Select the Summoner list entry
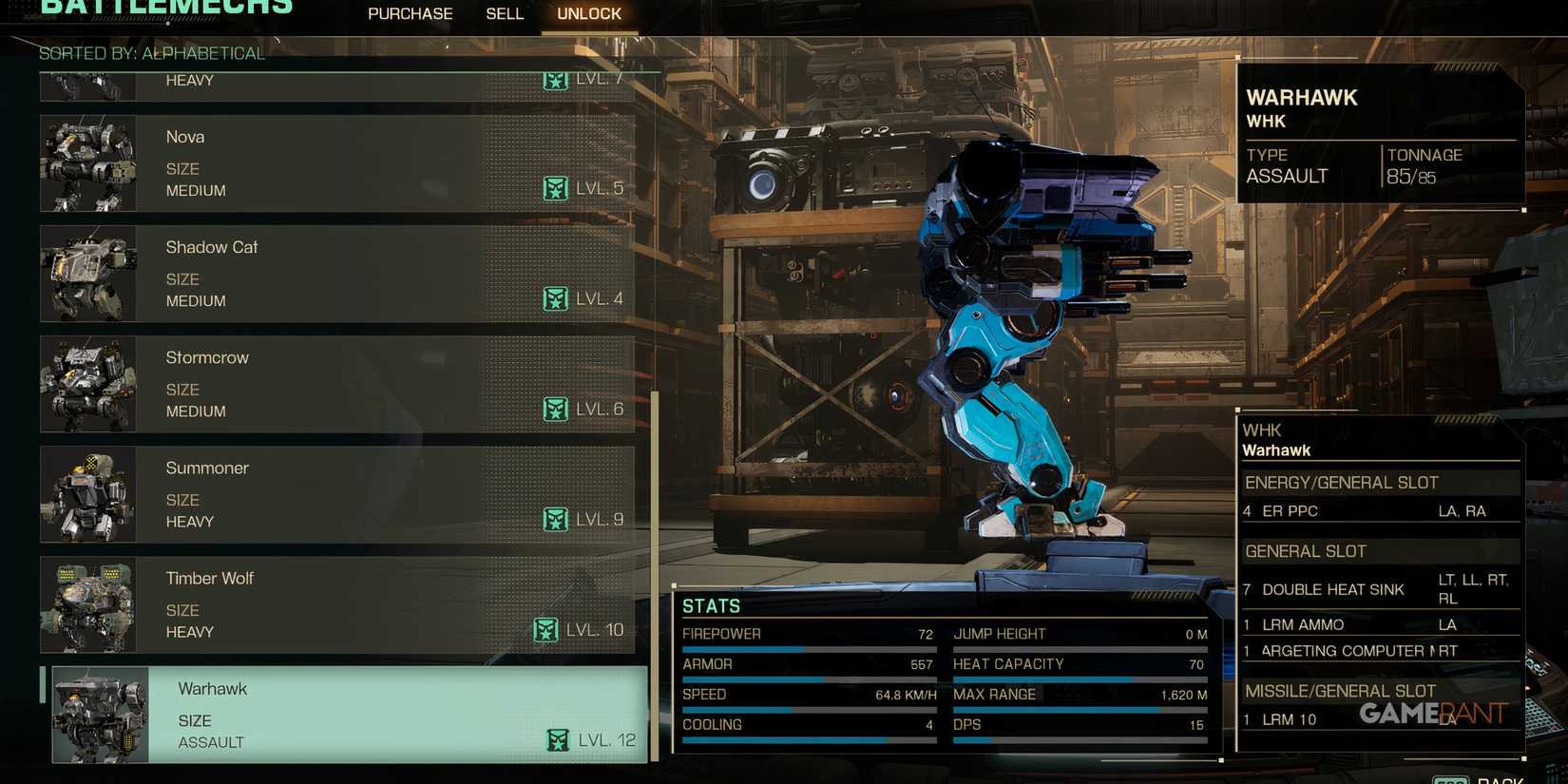Viewport: 1568px width, 784px height. click(342, 494)
